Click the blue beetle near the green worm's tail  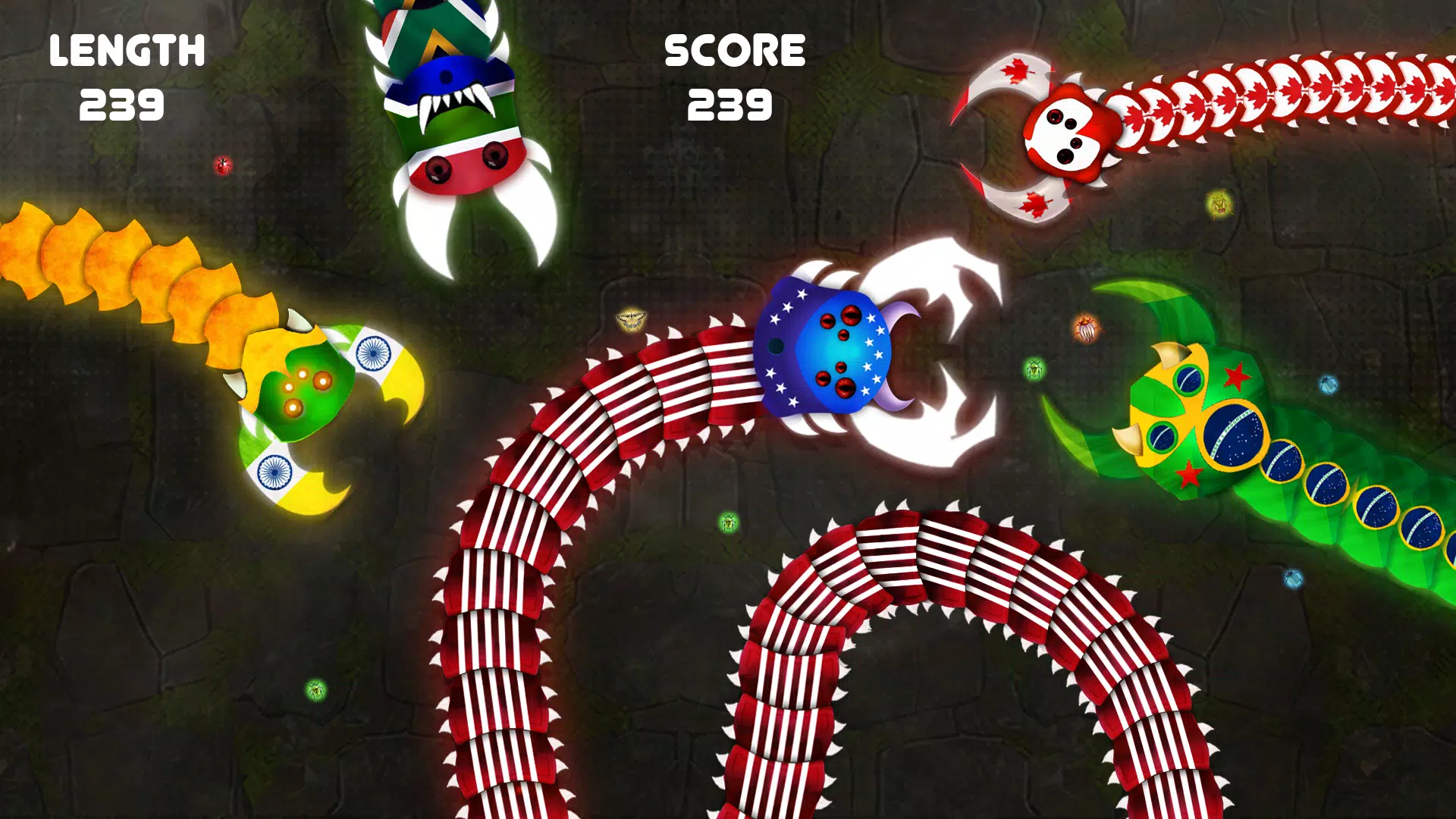(x=1294, y=579)
